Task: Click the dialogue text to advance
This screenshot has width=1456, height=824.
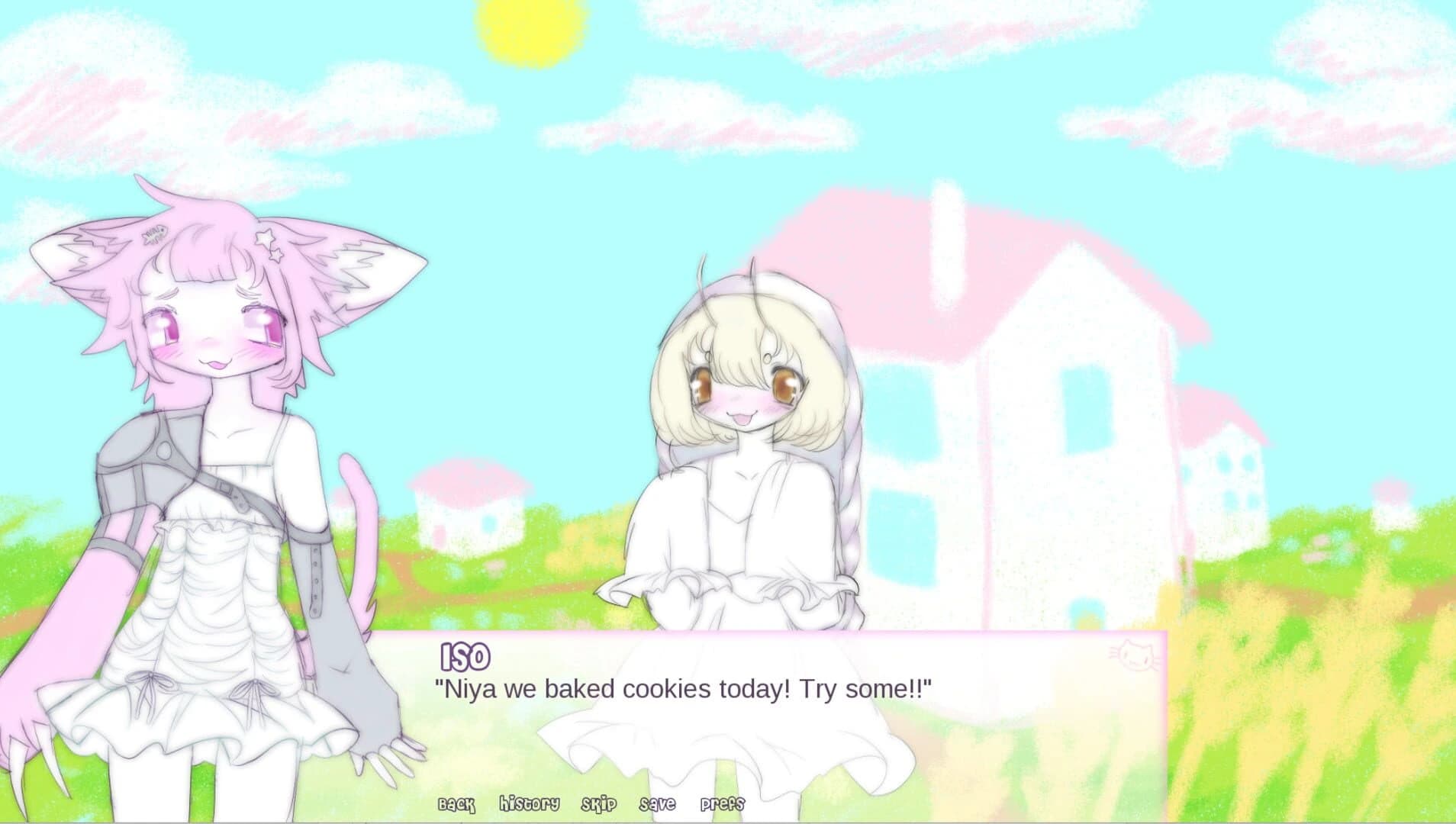Action: [x=687, y=688]
